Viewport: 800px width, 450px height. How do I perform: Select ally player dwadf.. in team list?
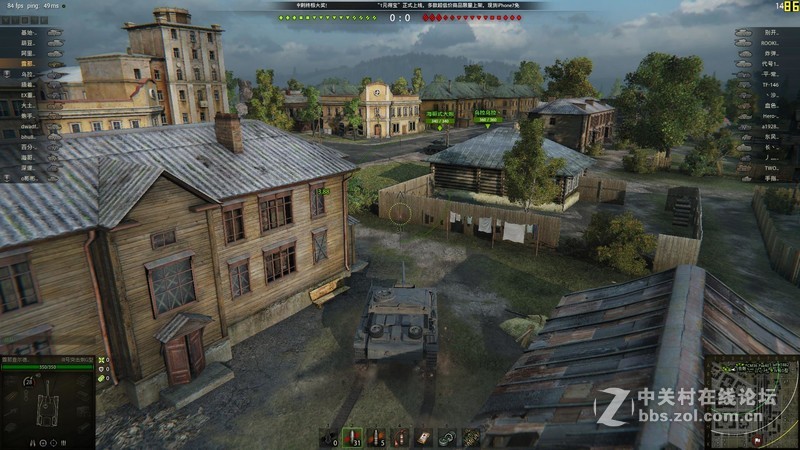30,128
